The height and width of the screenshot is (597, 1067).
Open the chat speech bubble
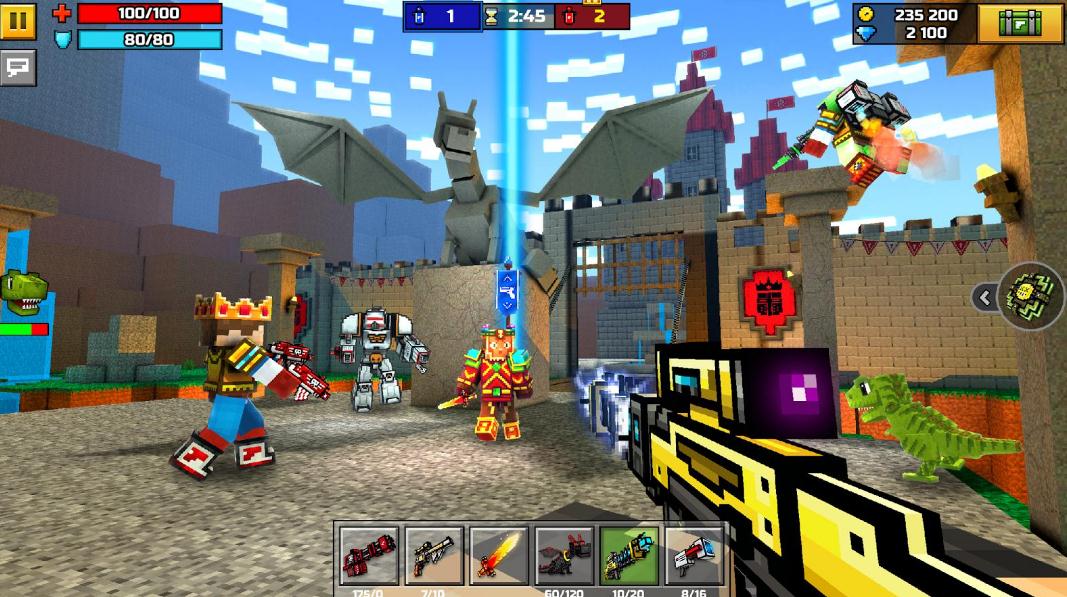(x=18, y=67)
